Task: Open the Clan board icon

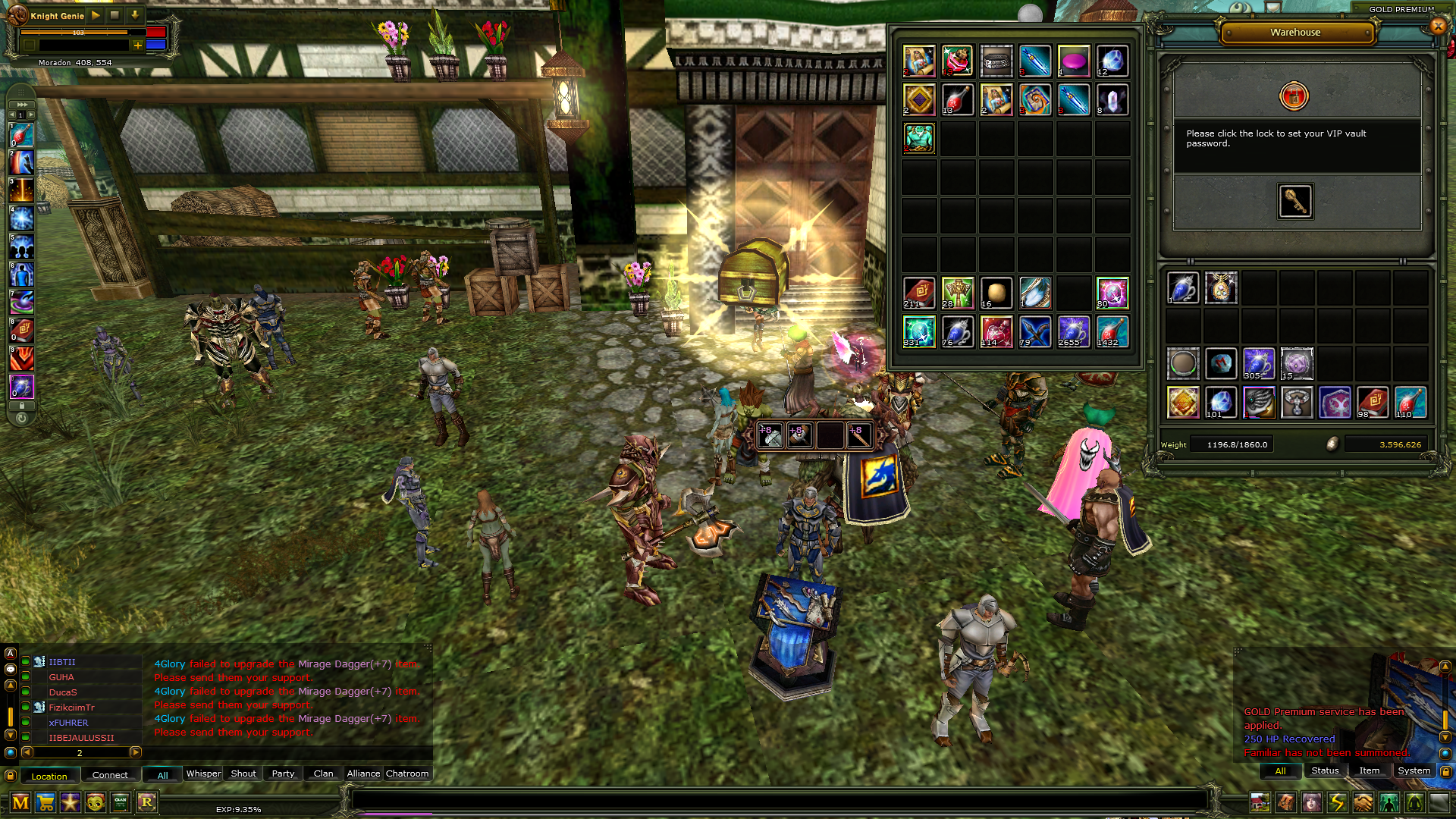Action: (121, 802)
